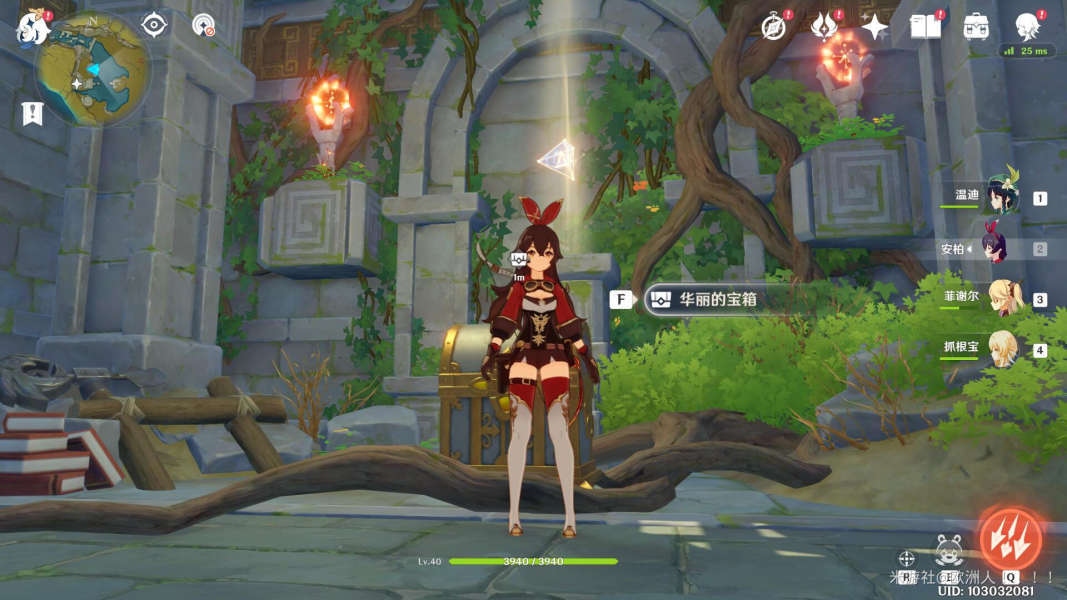Open the character head profile icon
Screen dimensions: 1067x600
(x=1027, y=26)
